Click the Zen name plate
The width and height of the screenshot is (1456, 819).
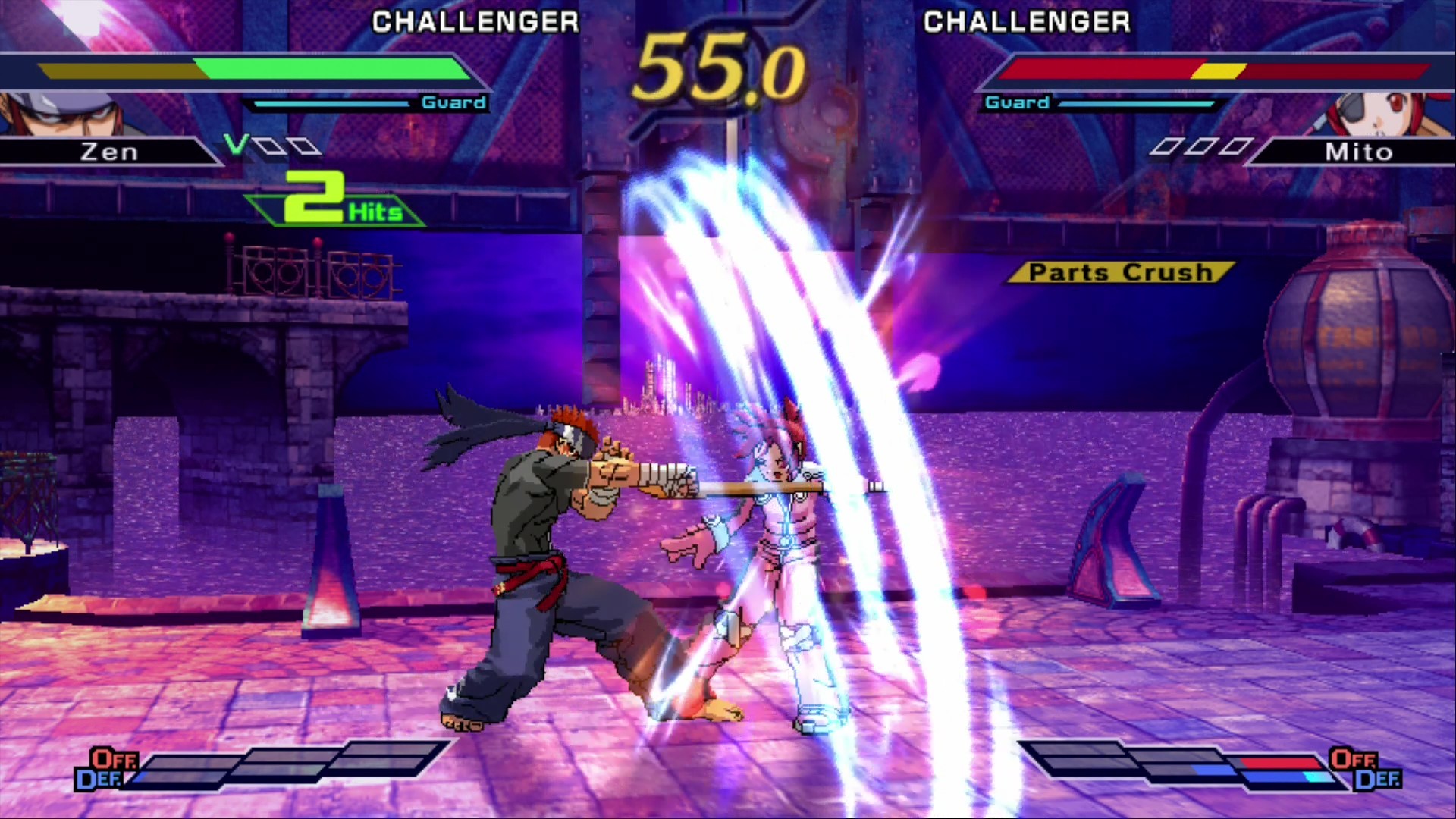[110, 152]
